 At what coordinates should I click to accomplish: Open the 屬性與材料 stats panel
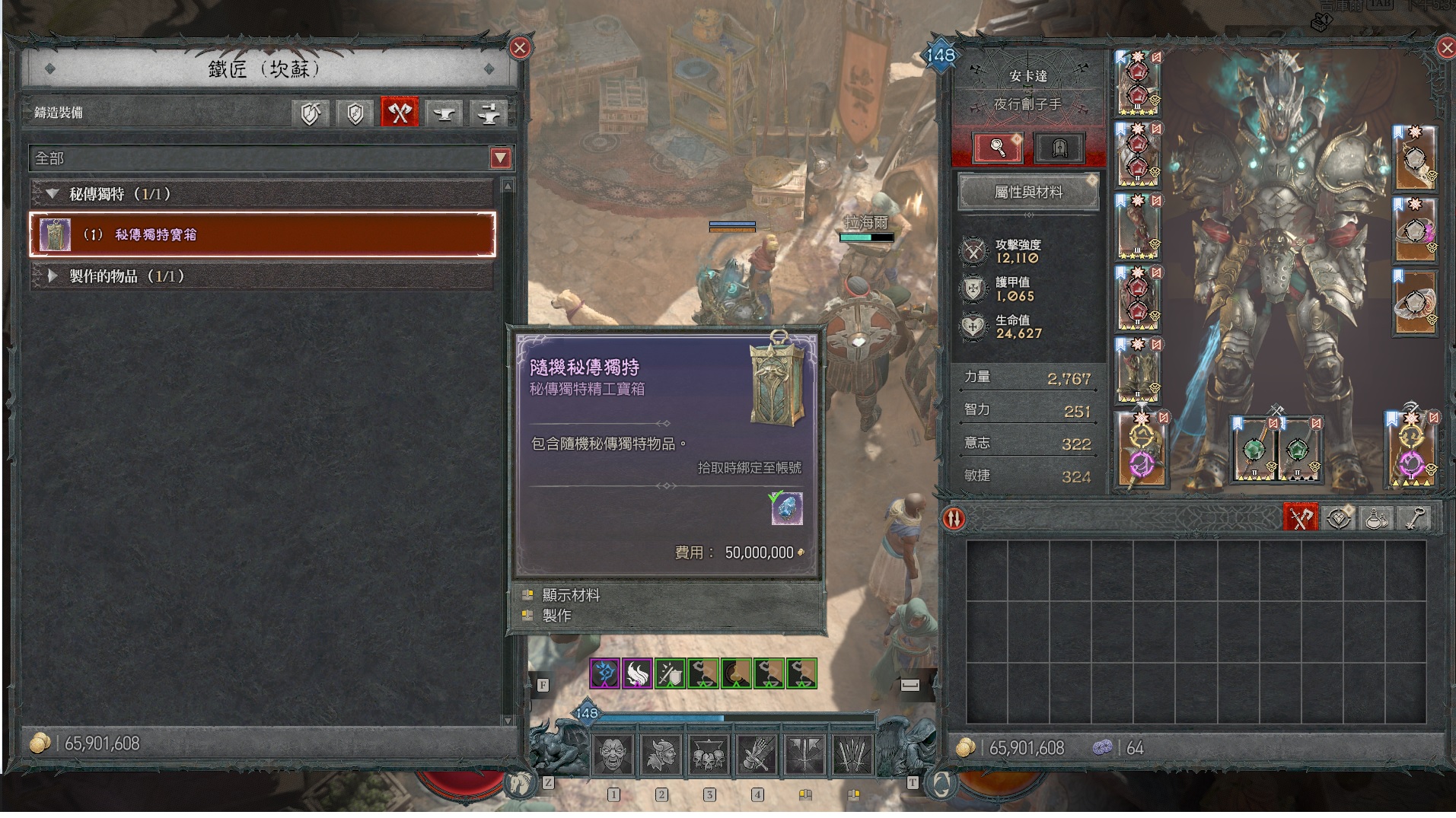point(1027,193)
